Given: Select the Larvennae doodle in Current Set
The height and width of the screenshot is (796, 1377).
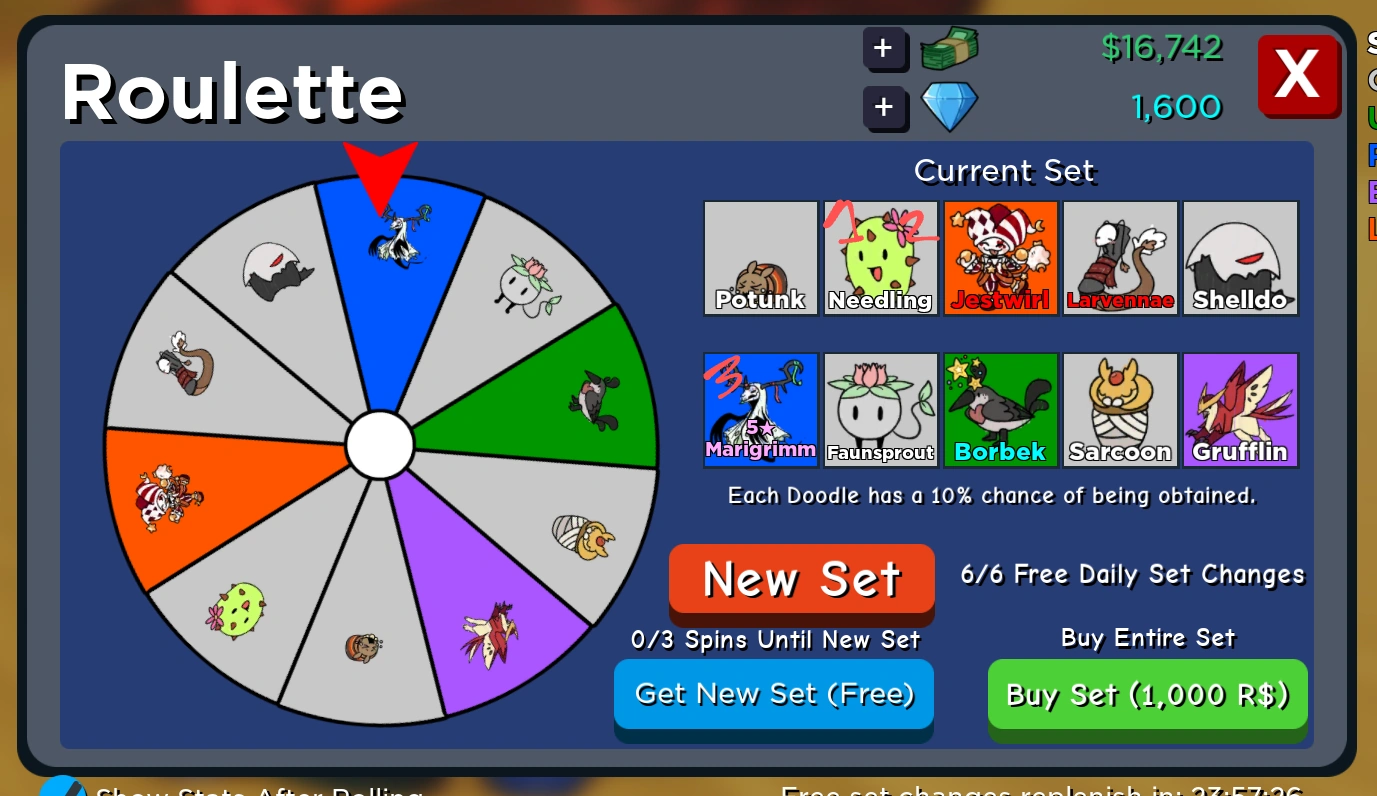Looking at the screenshot, I should pyautogui.click(x=1120, y=257).
